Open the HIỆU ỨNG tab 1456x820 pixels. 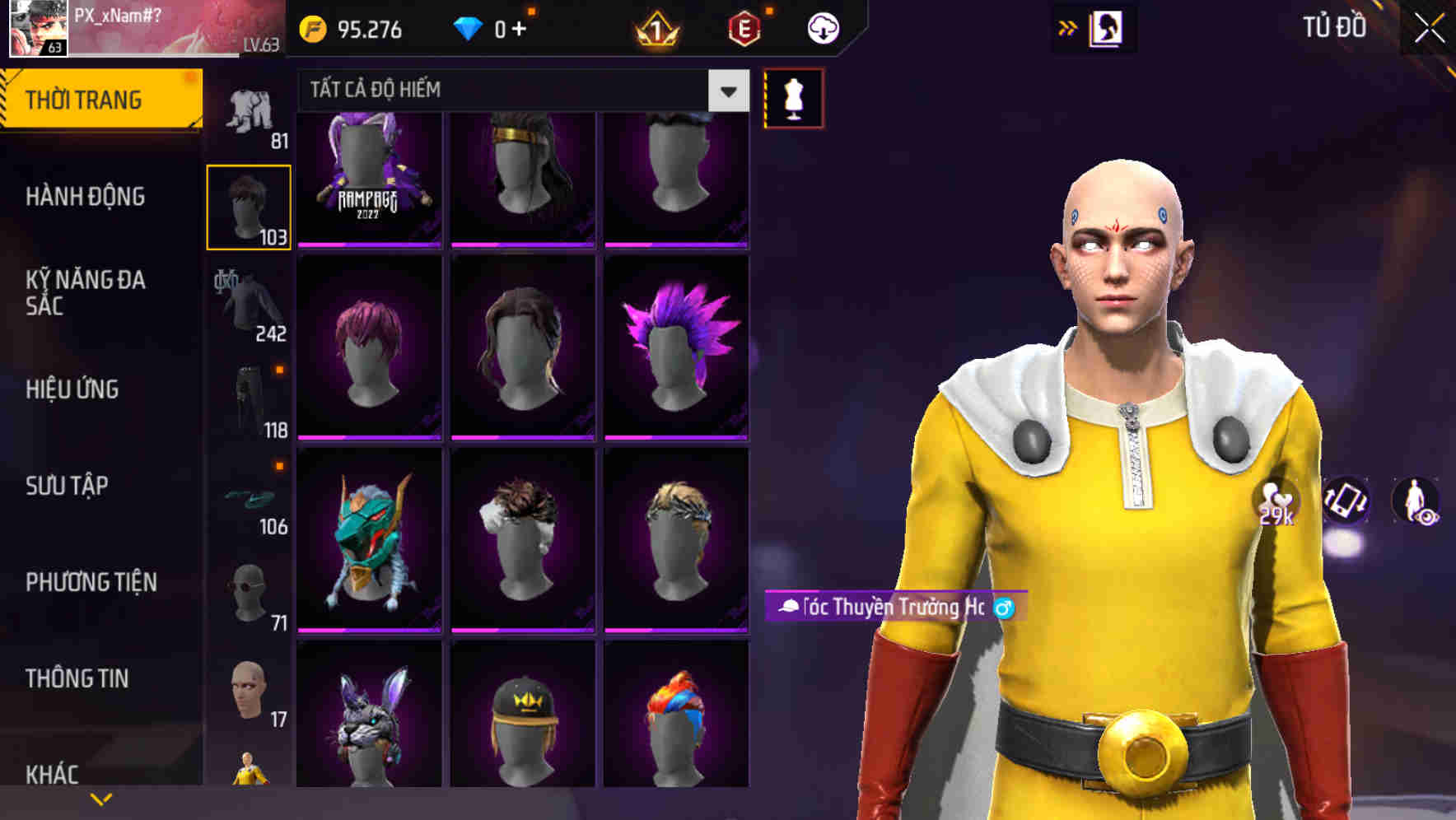tap(72, 389)
